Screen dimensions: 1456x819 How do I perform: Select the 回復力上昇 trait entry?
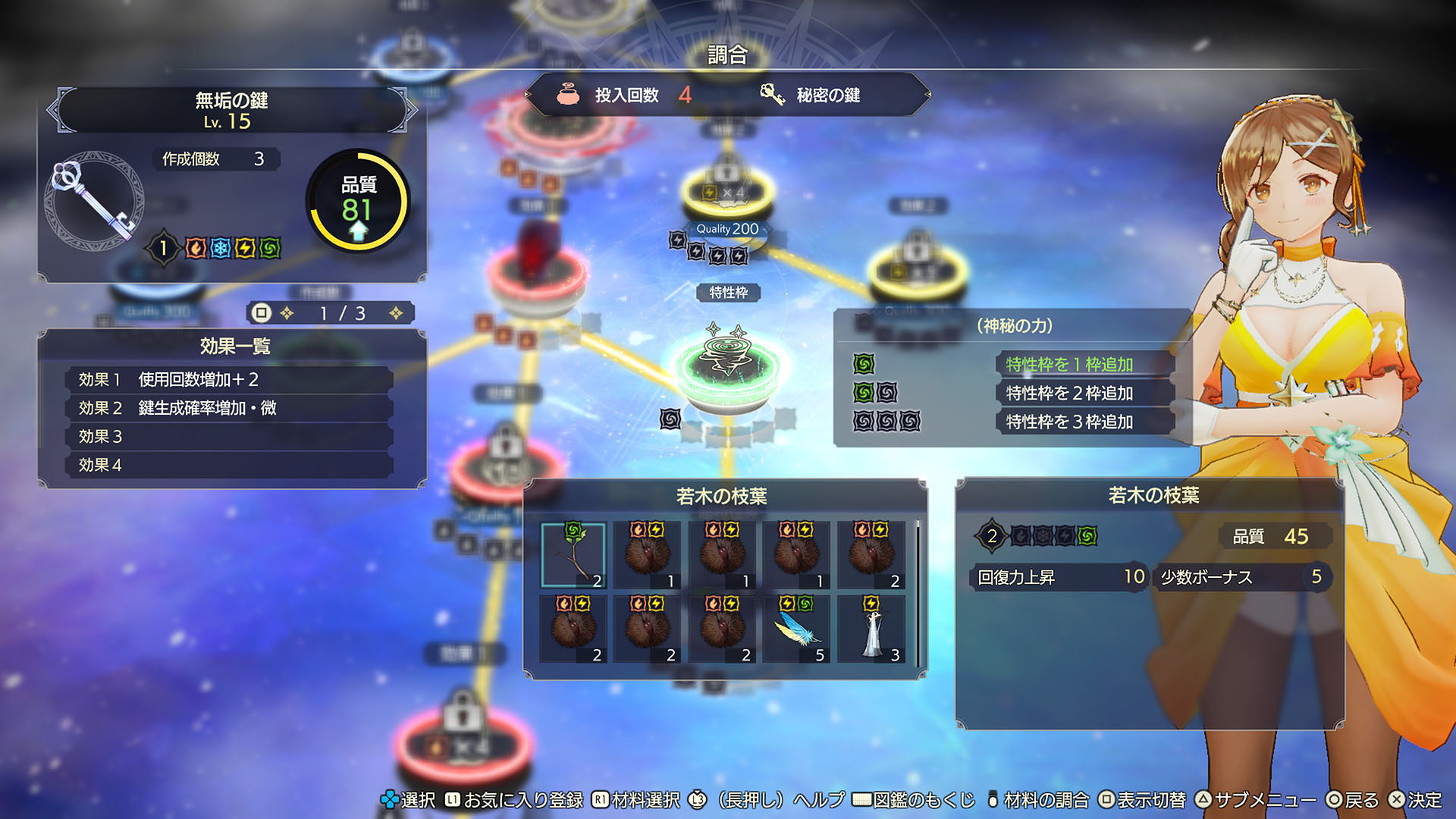pyautogui.click(x=1059, y=577)
